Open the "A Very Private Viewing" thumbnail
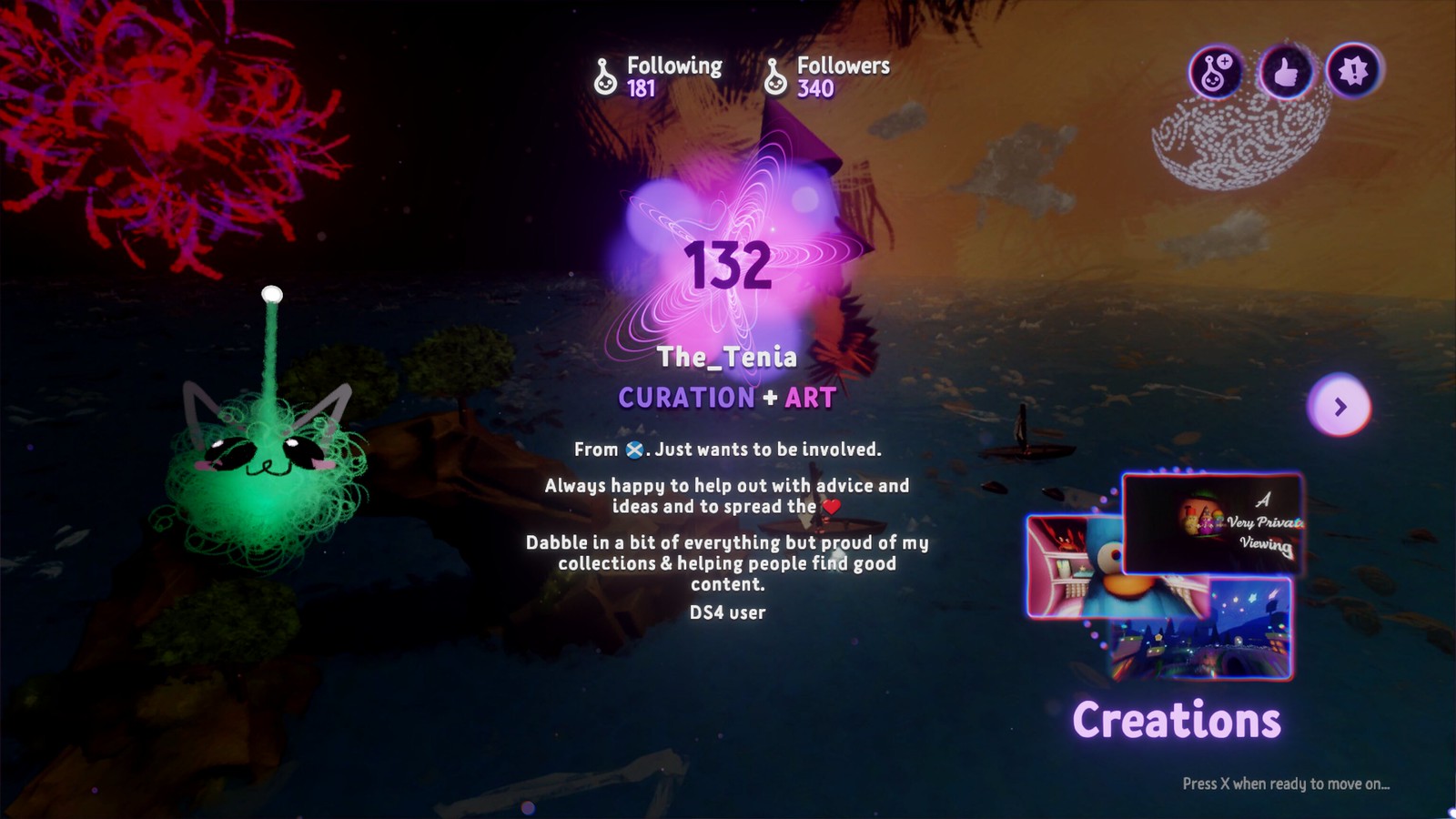Image resolution: width=1456 pixels, height=819 pixels. tap(1213, 521)
